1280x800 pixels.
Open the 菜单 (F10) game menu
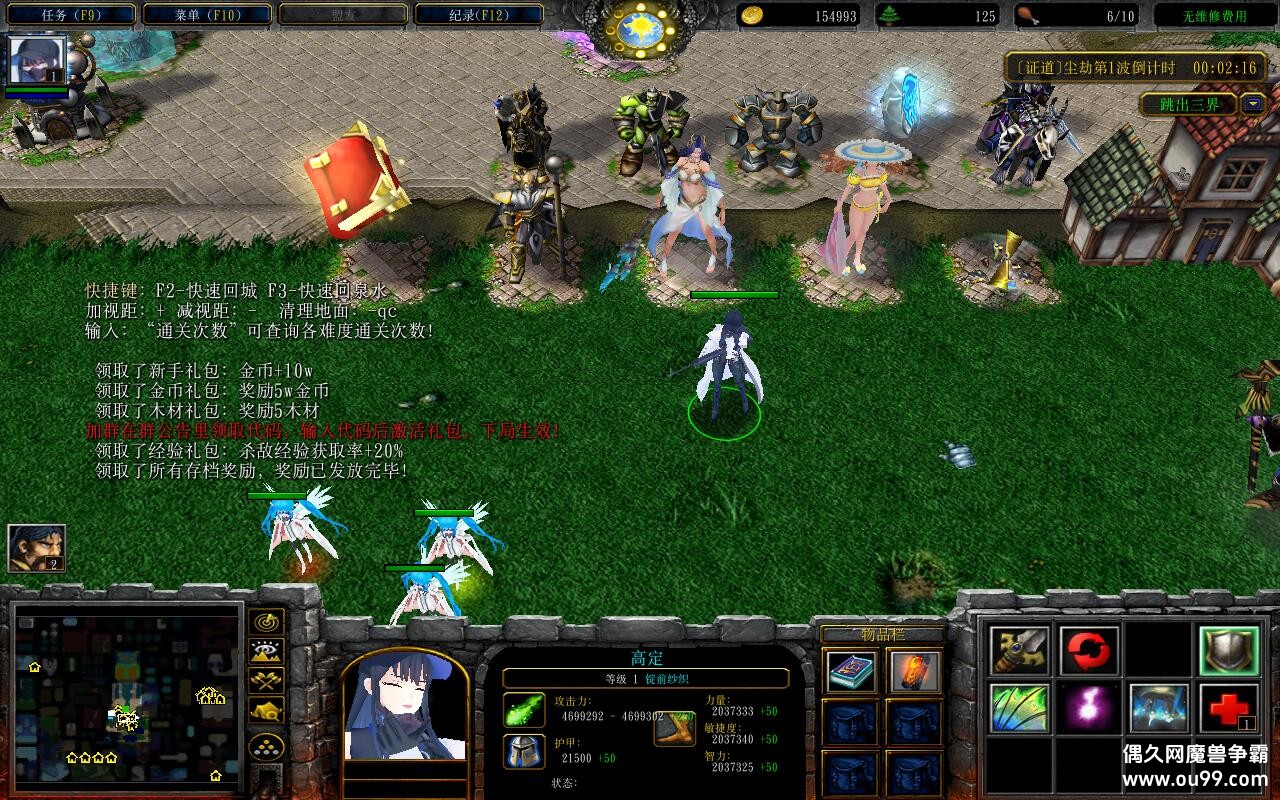point(207,15)
